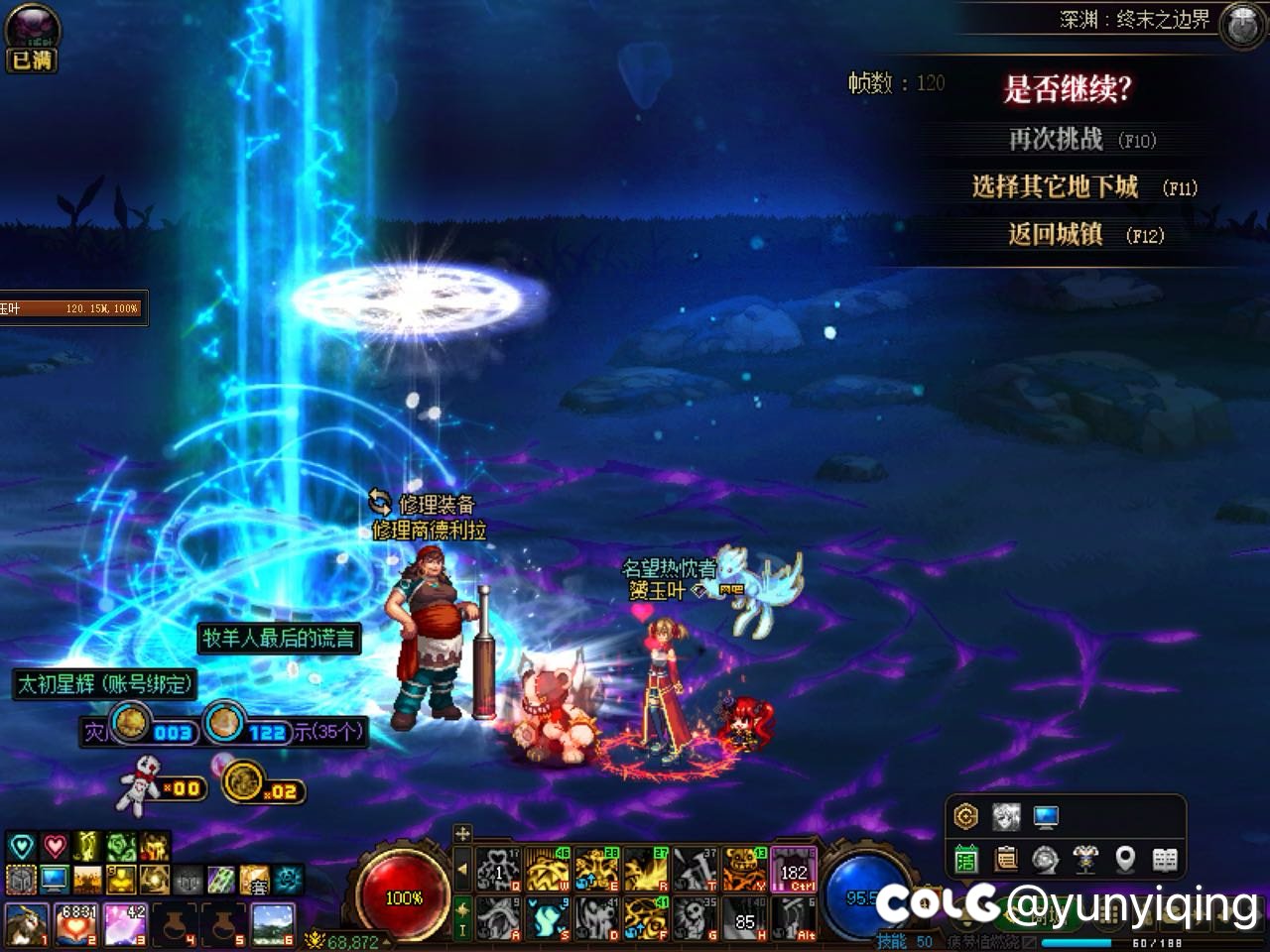Select 选择其它地下城 option

pos(1055,187)
